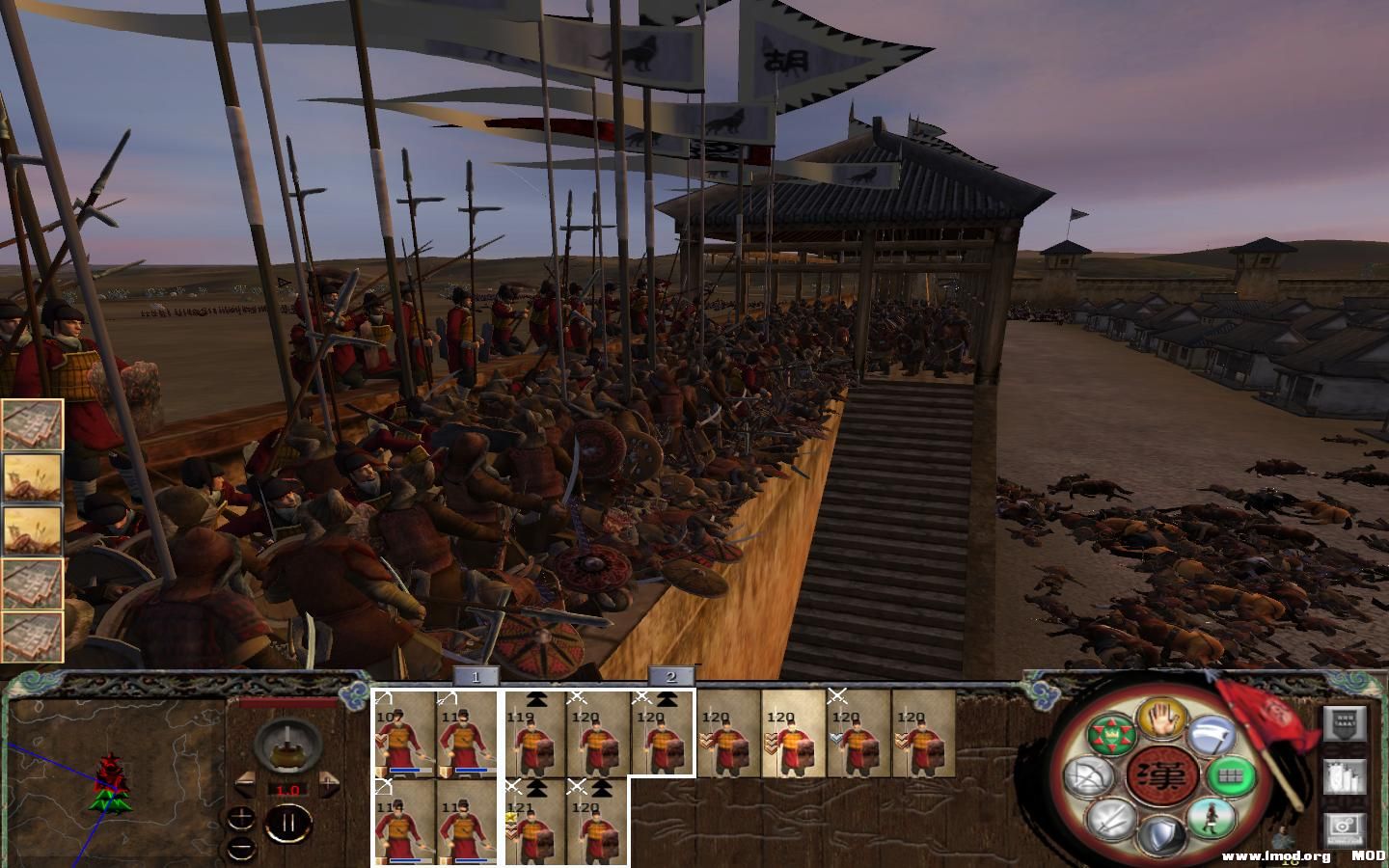Viewport: 1389px width, 868px height.
Task: Select the green star ability icon on command wheel
Action: click(1111, 733)
